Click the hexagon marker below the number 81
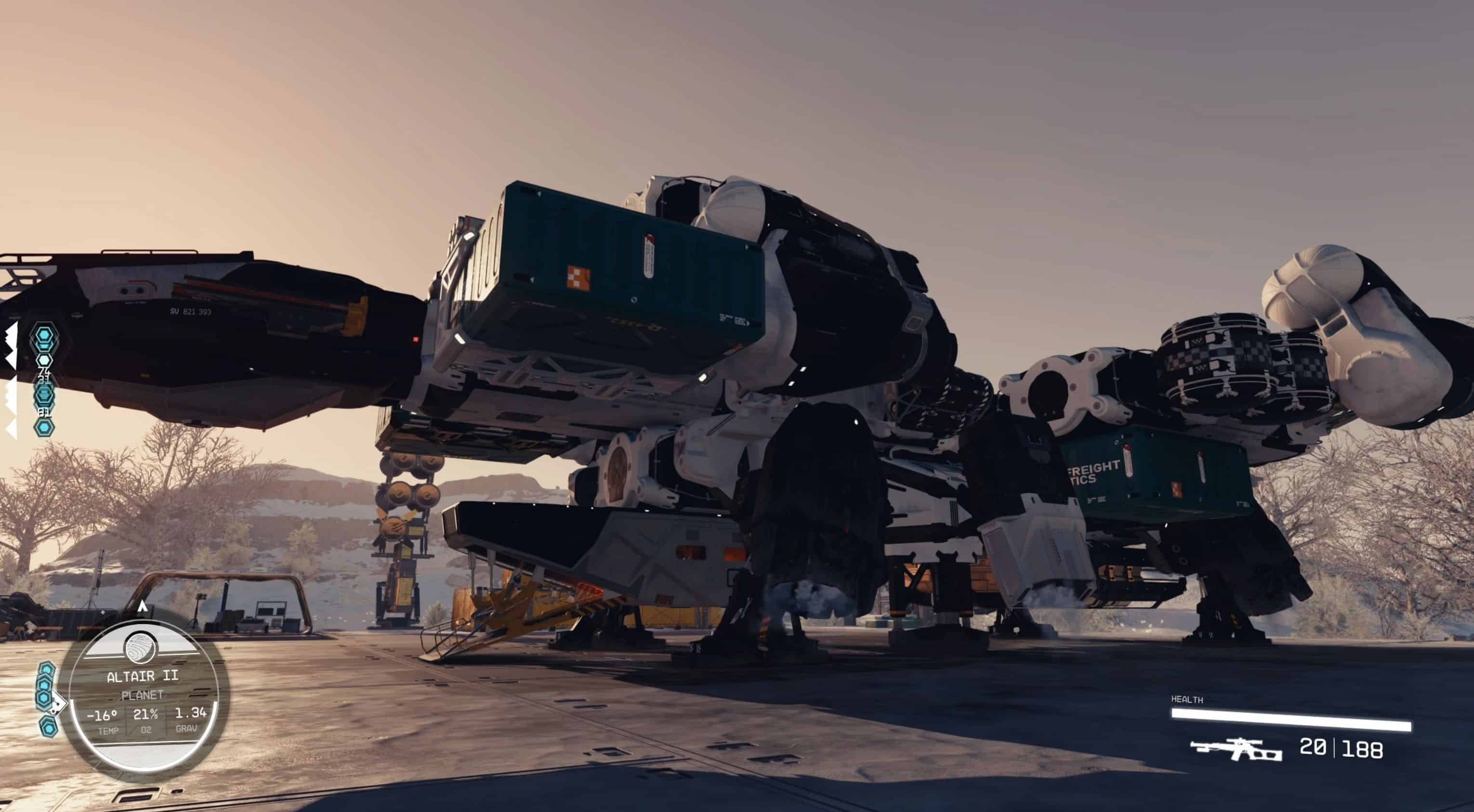1474x812 pixels. 44,427
